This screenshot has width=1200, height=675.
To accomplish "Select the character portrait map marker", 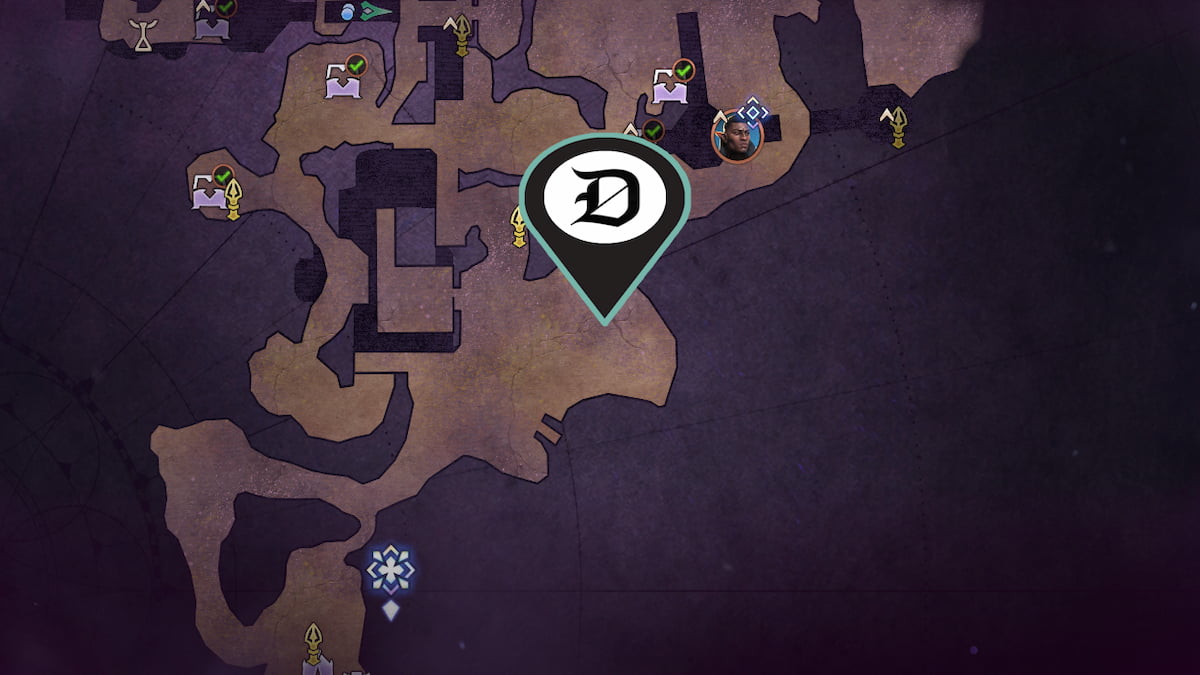I will coord(735,136).
